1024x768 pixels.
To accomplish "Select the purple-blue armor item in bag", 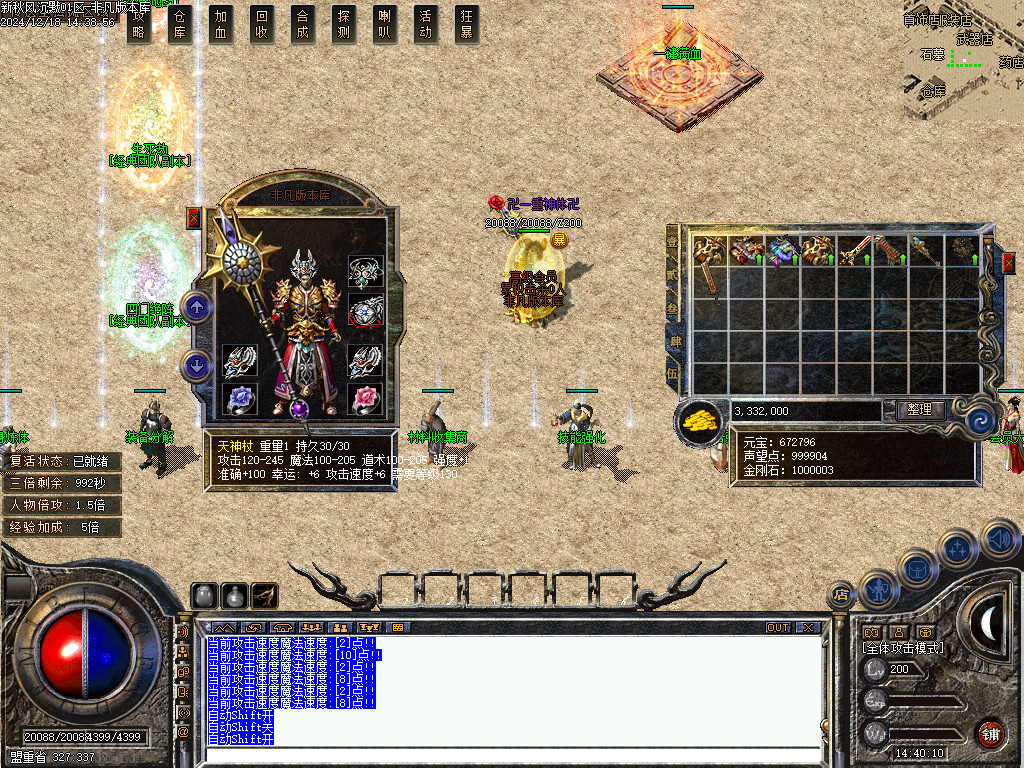I will [783, 251].
